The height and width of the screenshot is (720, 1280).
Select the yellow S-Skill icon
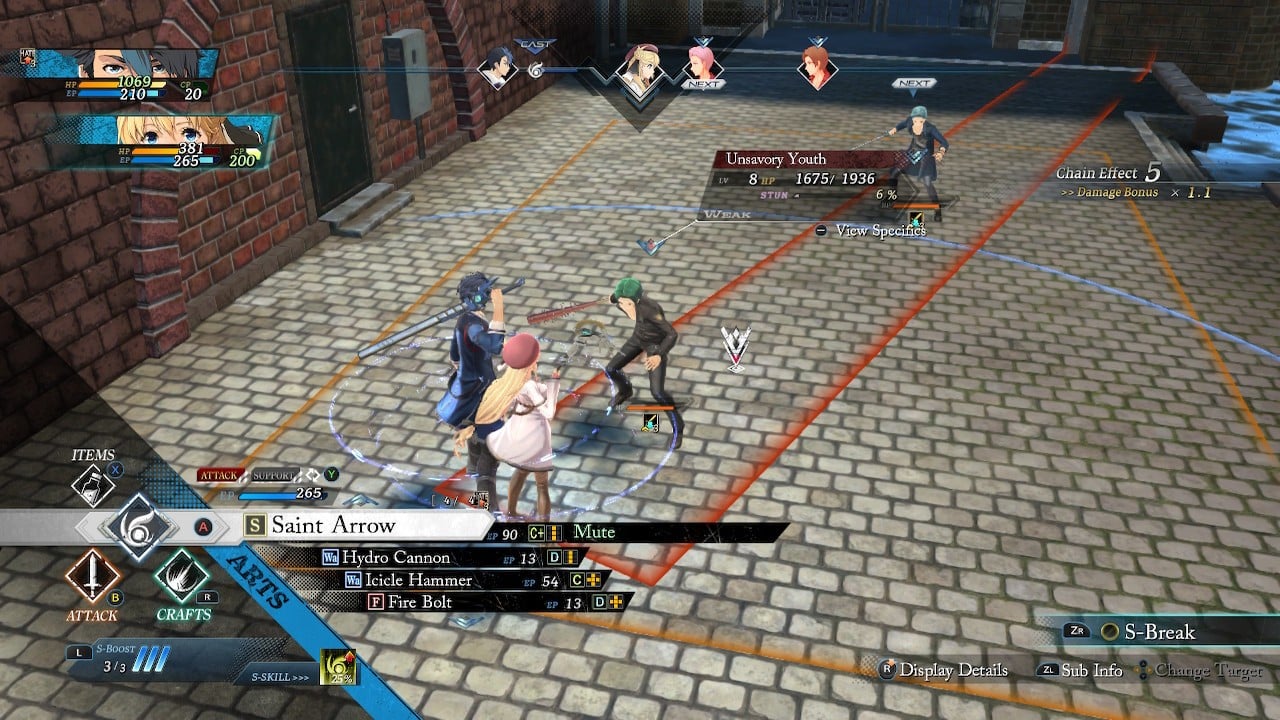(338, 667)
